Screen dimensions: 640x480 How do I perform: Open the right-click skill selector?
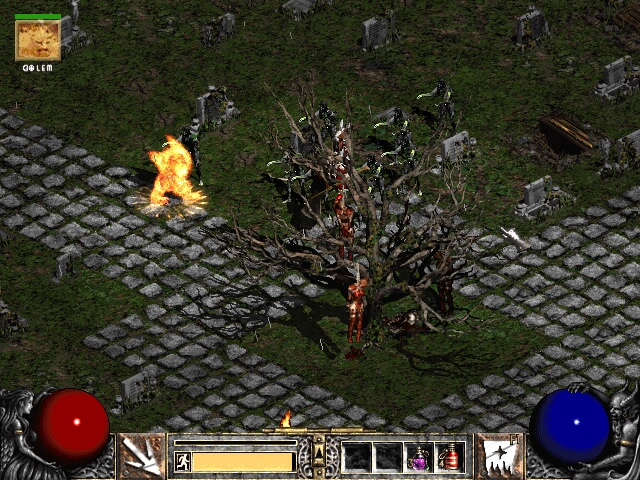coord(497,456)
